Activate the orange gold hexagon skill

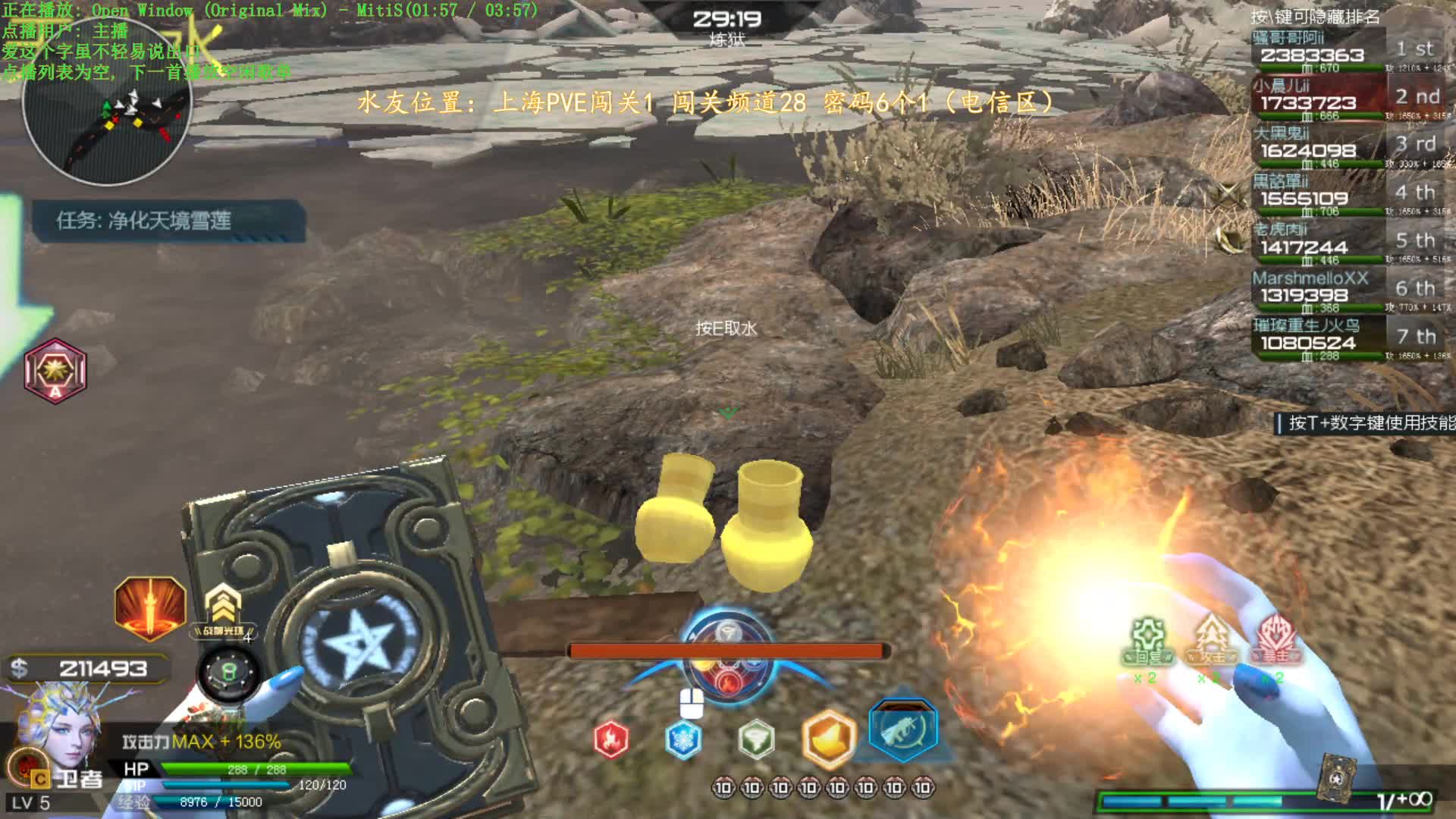828,738
